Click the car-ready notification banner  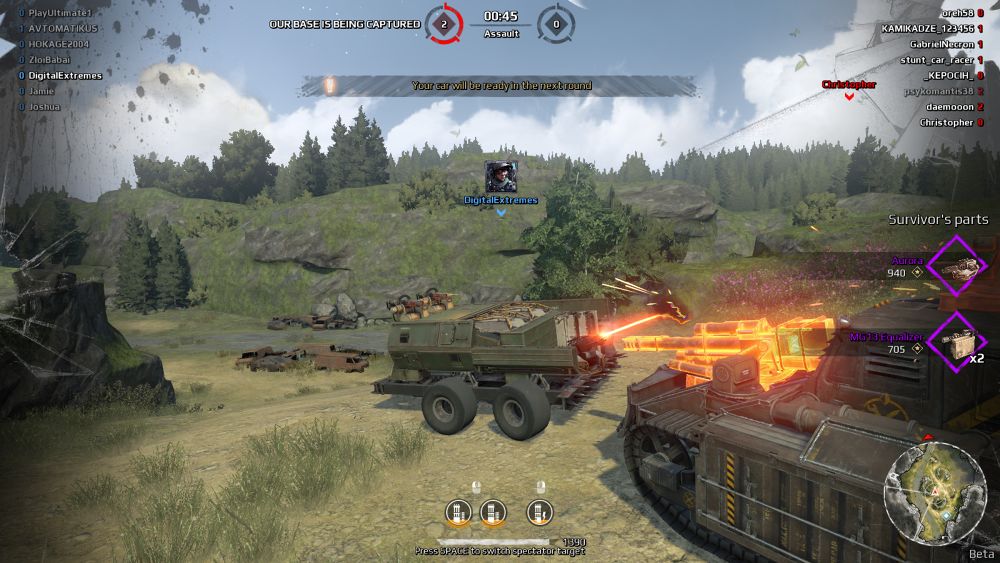click(500, 86)
